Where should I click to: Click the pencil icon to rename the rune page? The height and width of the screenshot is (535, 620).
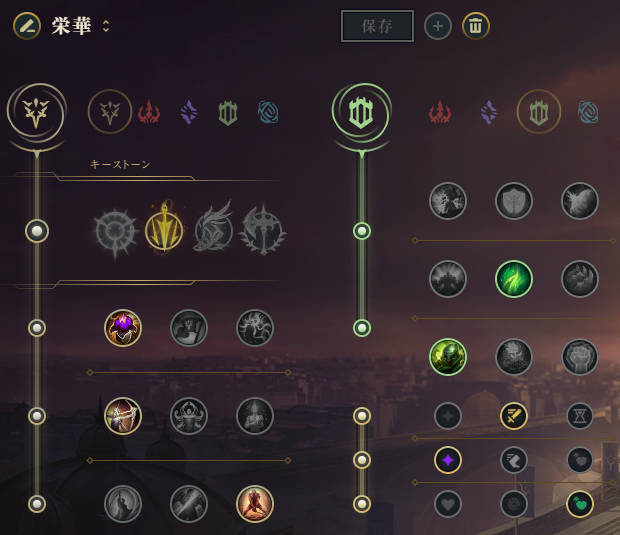click(27, 26)
